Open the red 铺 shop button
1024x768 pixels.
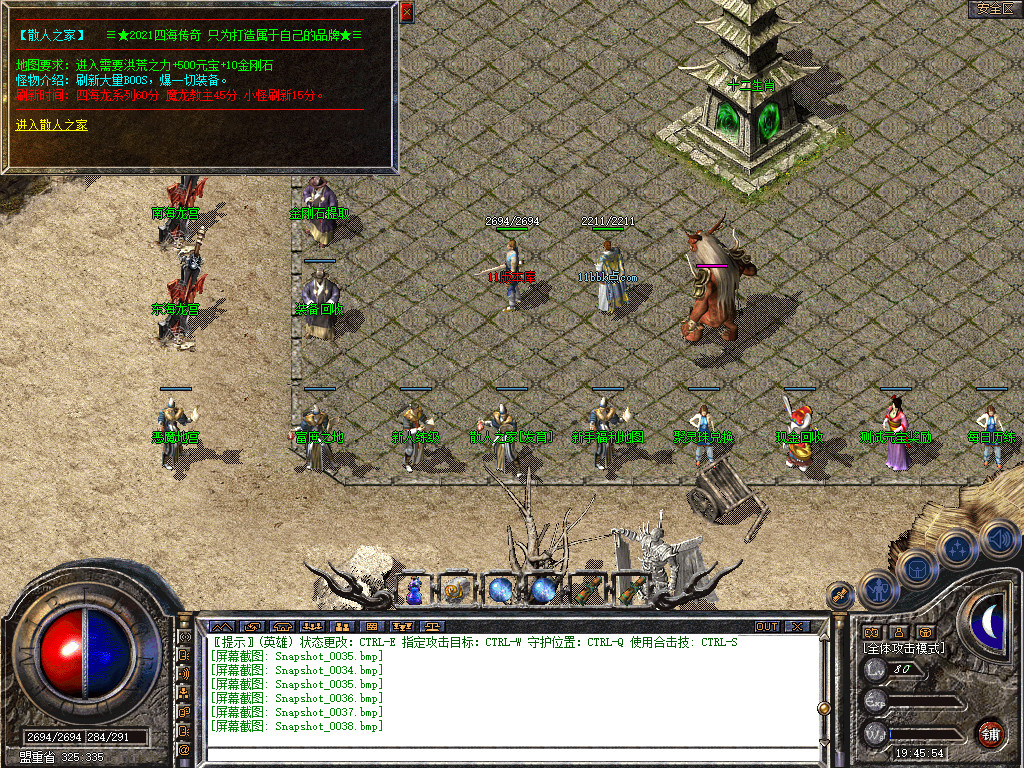pyautogui.click(x=990, y=731)
